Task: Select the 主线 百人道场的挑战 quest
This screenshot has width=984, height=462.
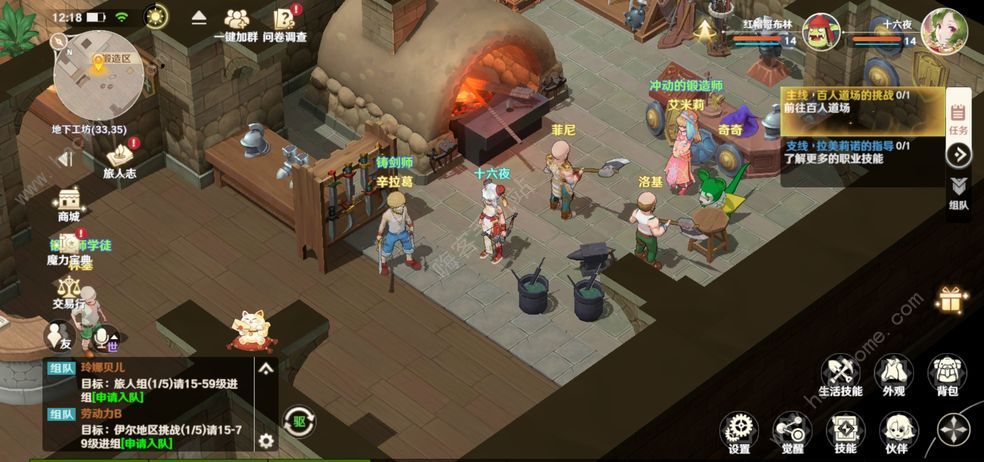Action: [x=862, y=101]
